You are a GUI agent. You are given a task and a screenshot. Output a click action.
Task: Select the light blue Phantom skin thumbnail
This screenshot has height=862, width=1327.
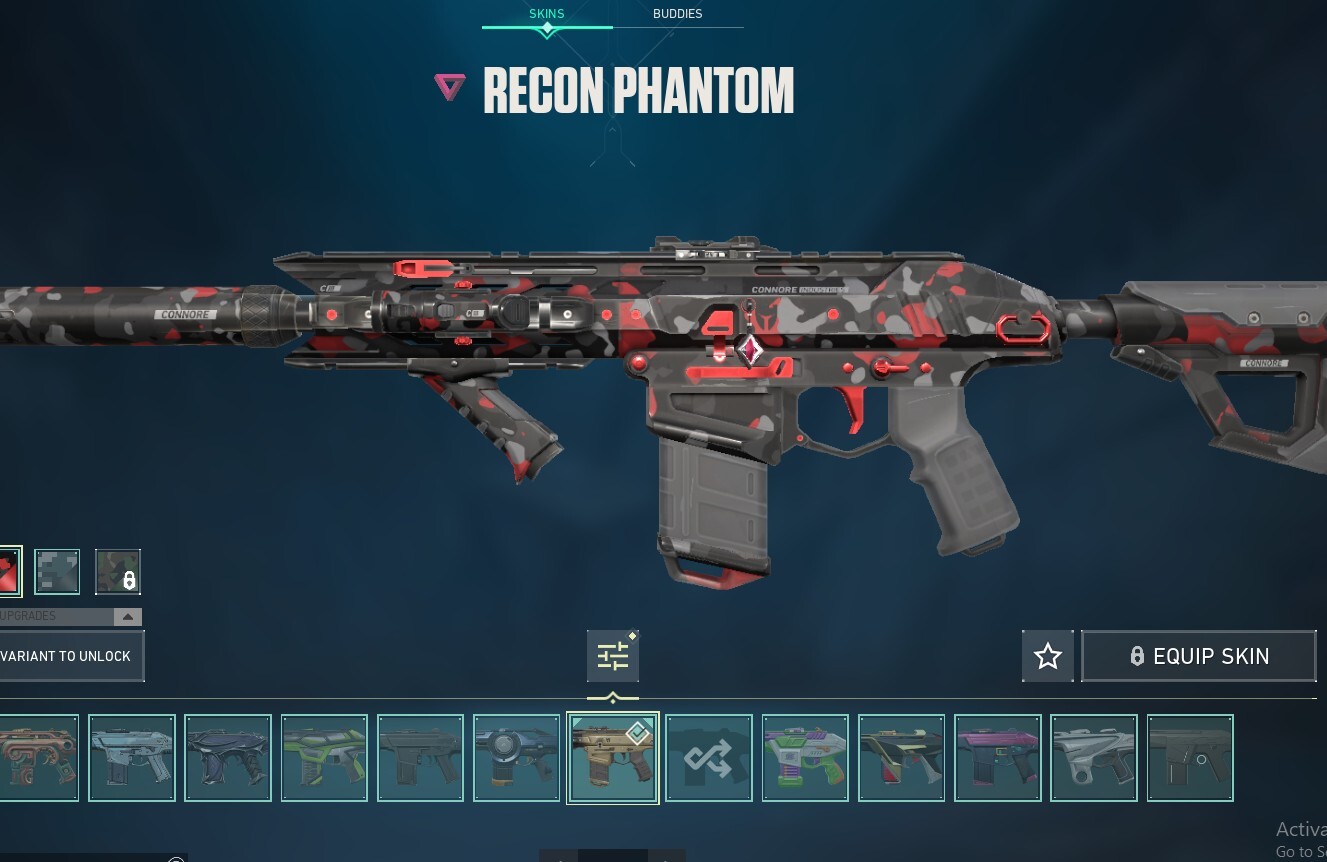[131, 758]
